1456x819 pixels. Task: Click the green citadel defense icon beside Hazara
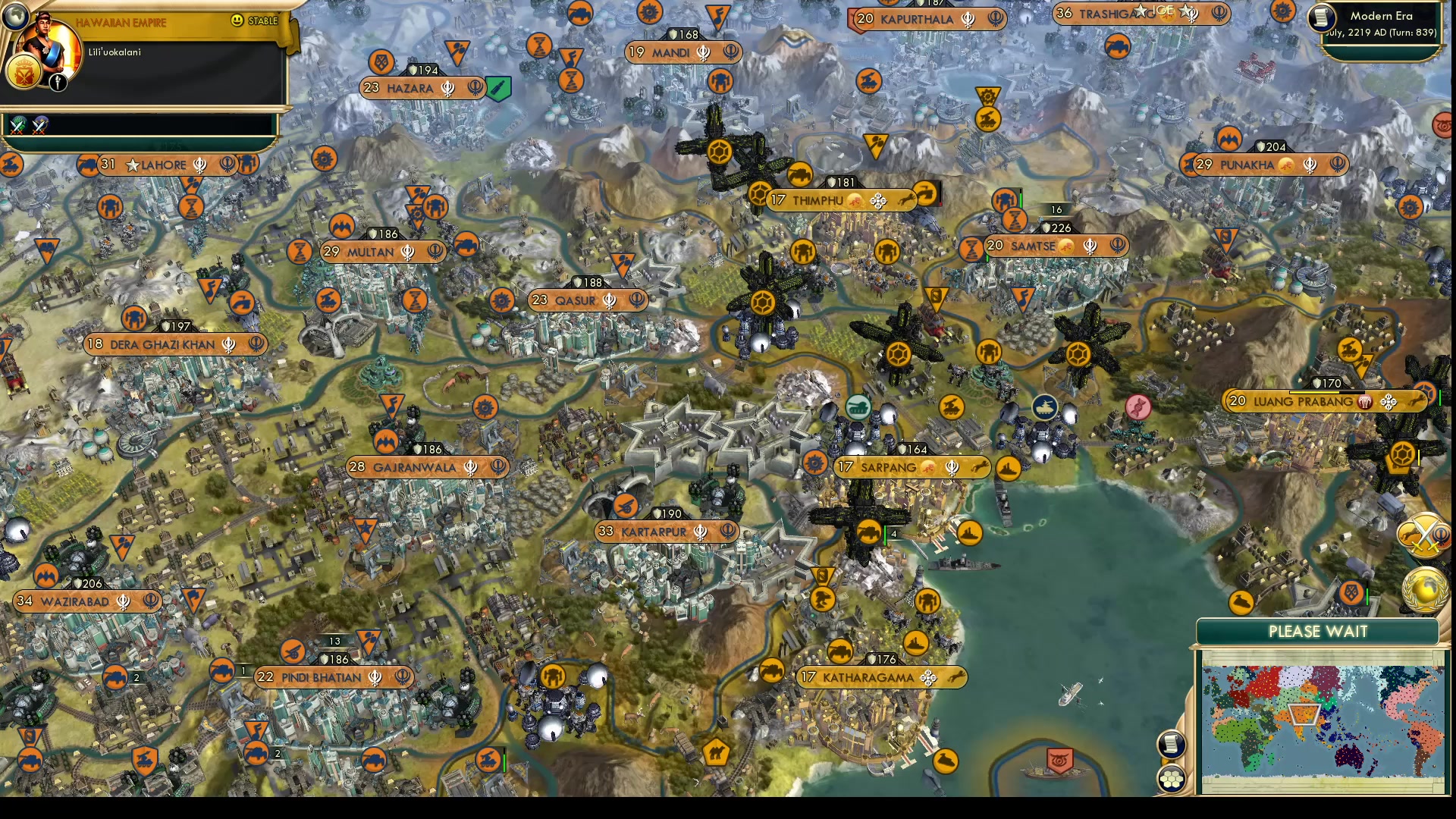tap(497, 88)
